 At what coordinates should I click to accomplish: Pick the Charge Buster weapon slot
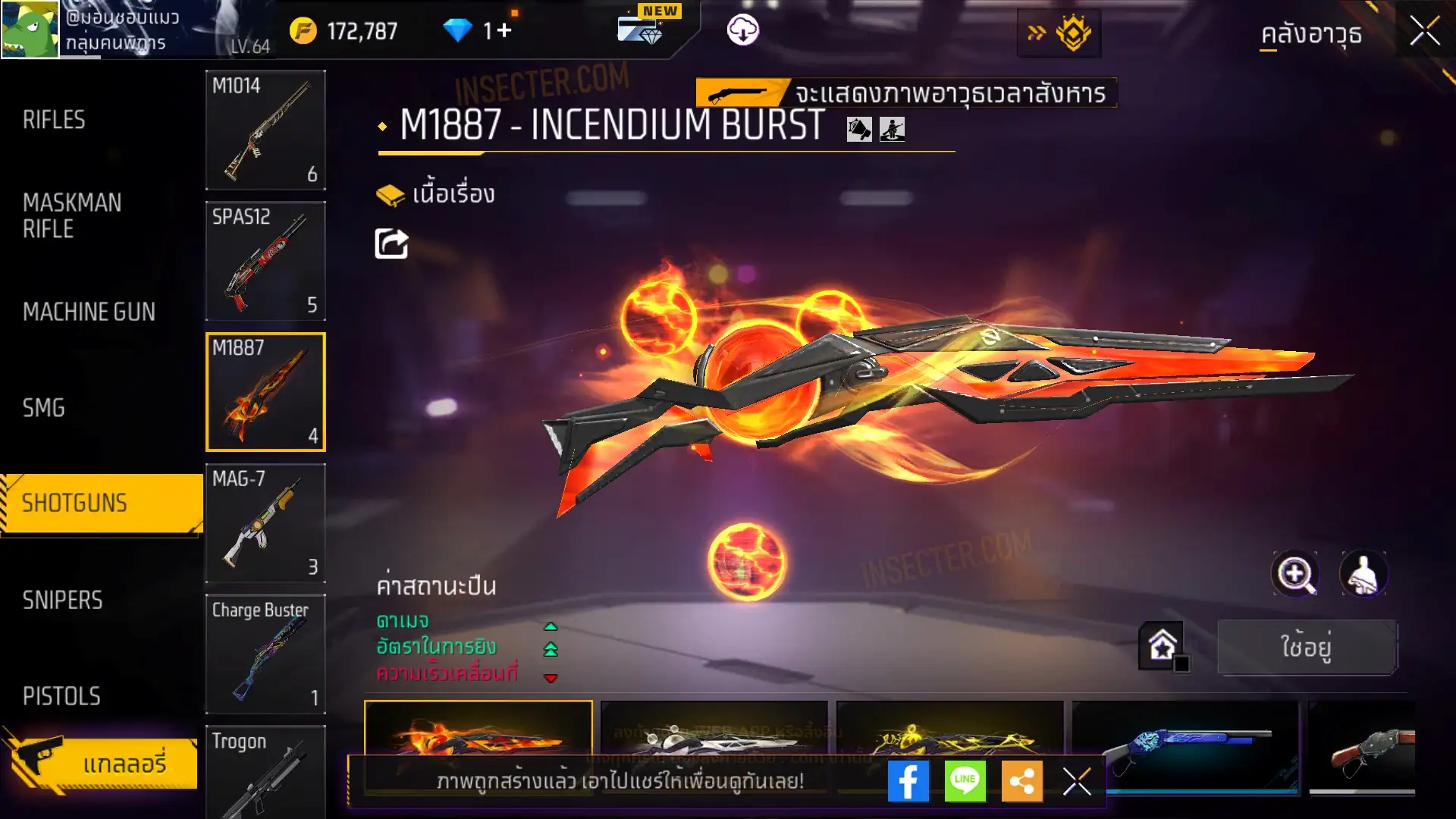265,654
